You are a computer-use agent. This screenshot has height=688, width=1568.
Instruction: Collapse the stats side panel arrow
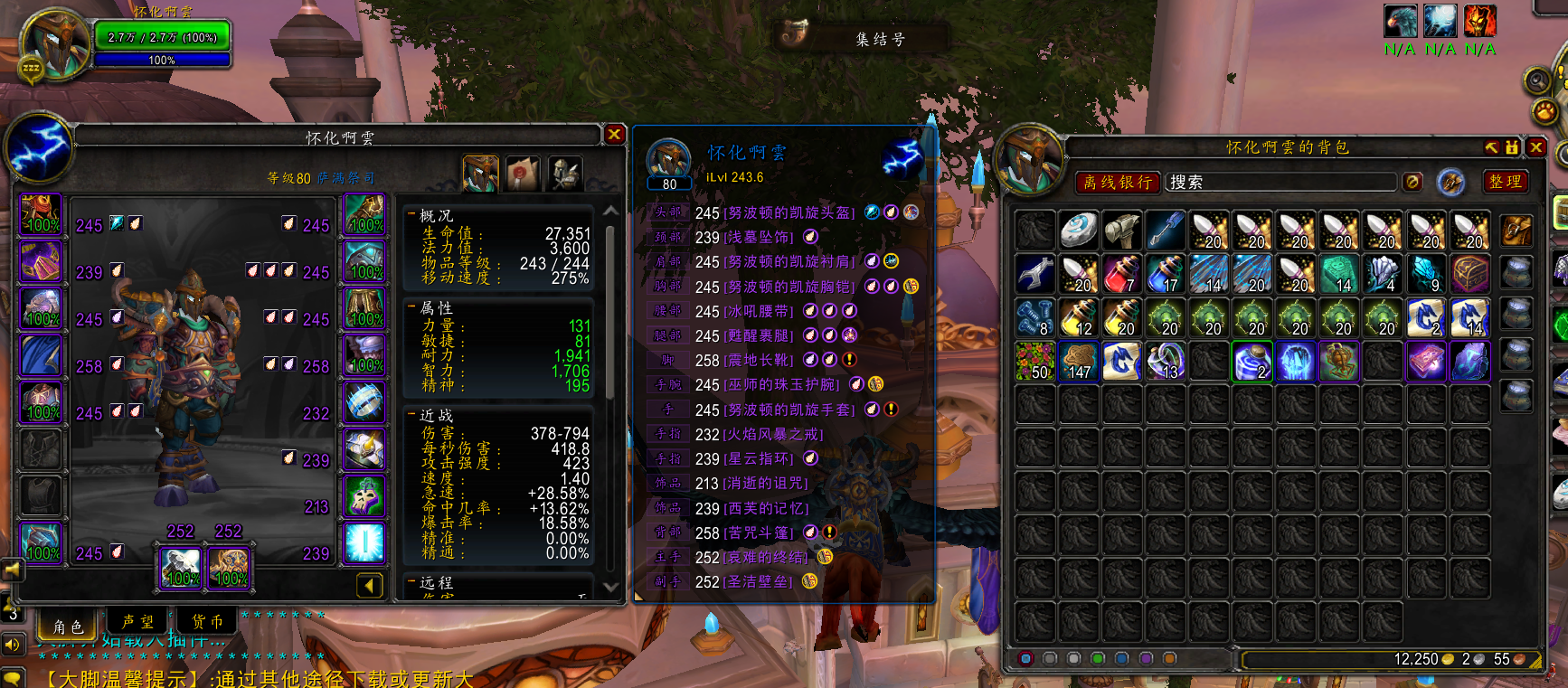tap(369, 586)
